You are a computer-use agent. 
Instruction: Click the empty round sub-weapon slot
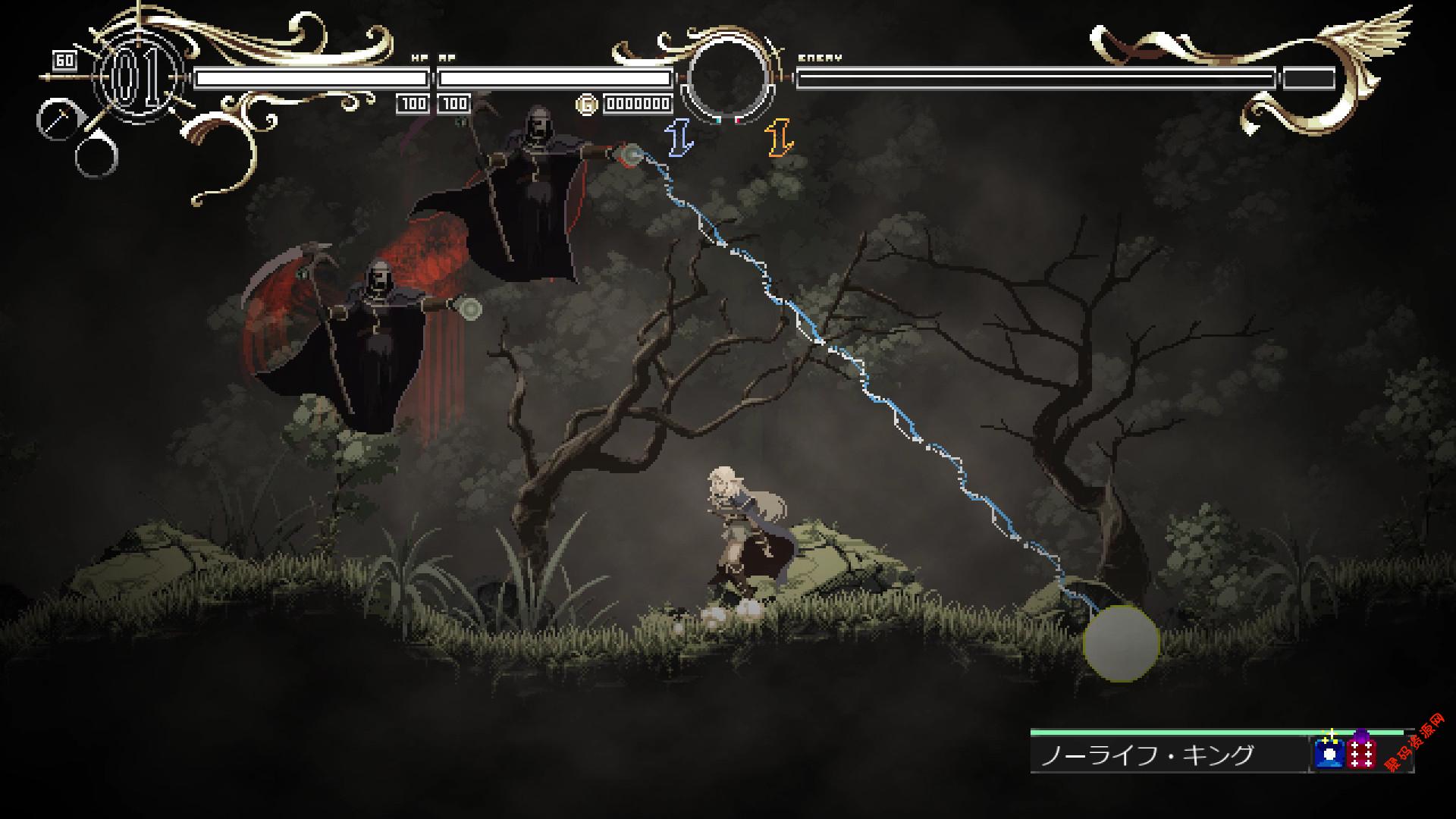coord(97,157)
